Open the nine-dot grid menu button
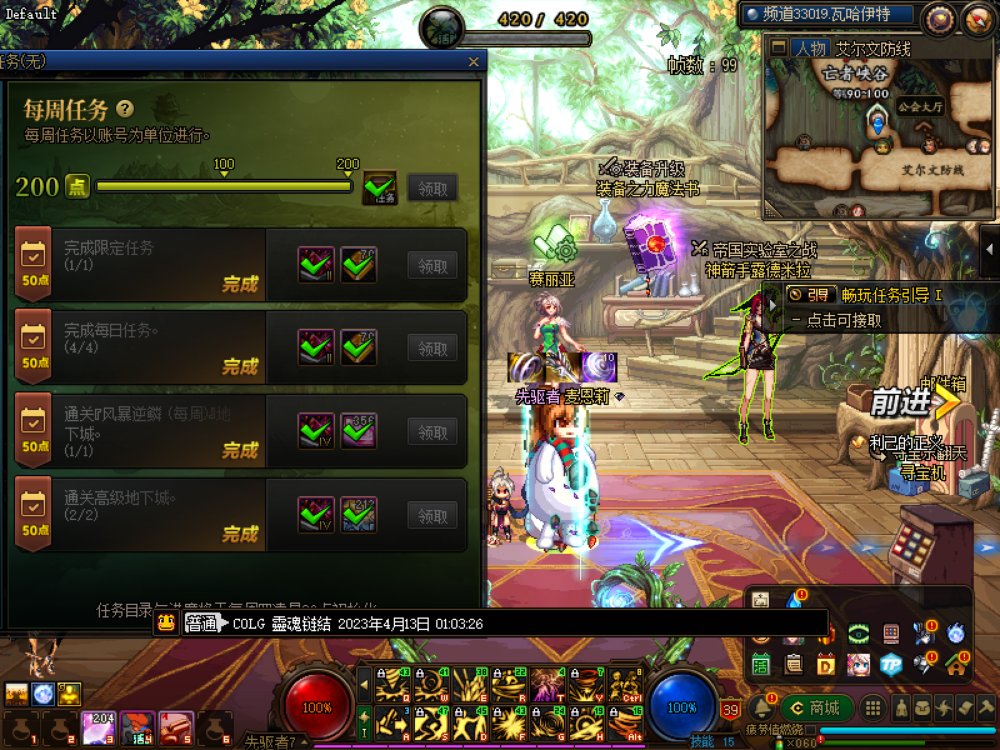Viewport: 1000px width, 750px height. click(873, 708)
